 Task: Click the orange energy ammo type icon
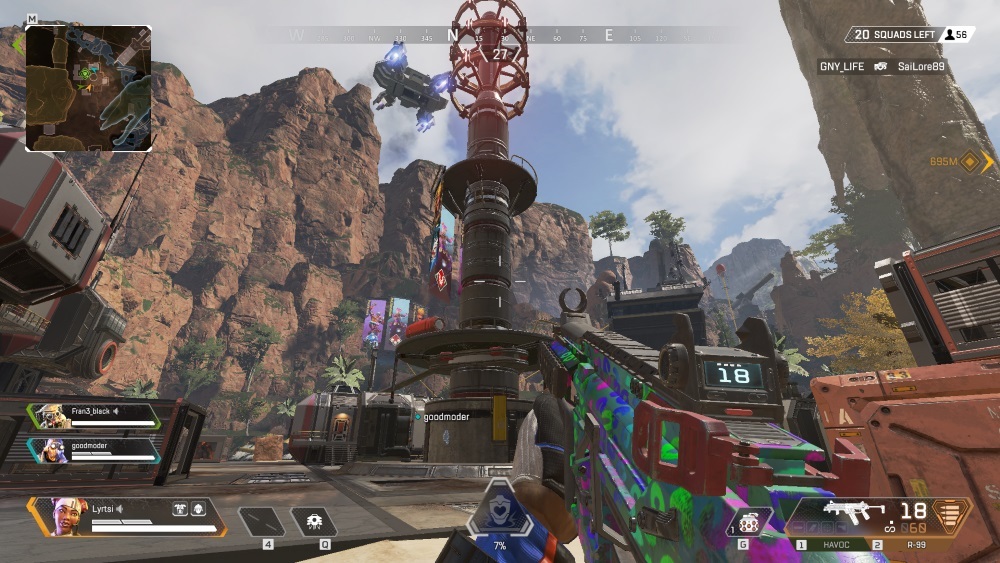tap(950, 515)
